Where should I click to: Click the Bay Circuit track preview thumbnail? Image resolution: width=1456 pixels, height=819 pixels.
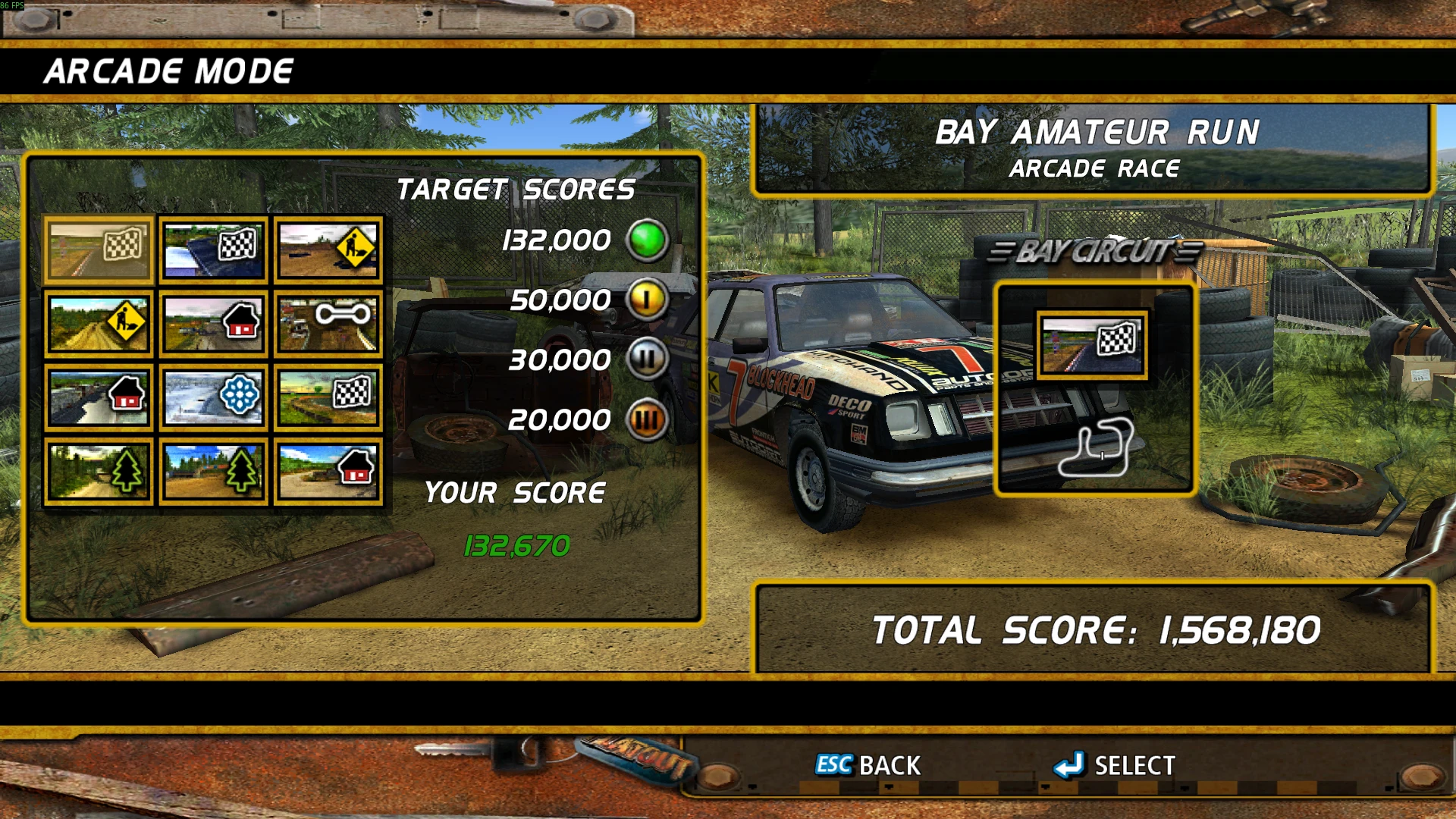pyautogui.click(x=1091, y=345)
